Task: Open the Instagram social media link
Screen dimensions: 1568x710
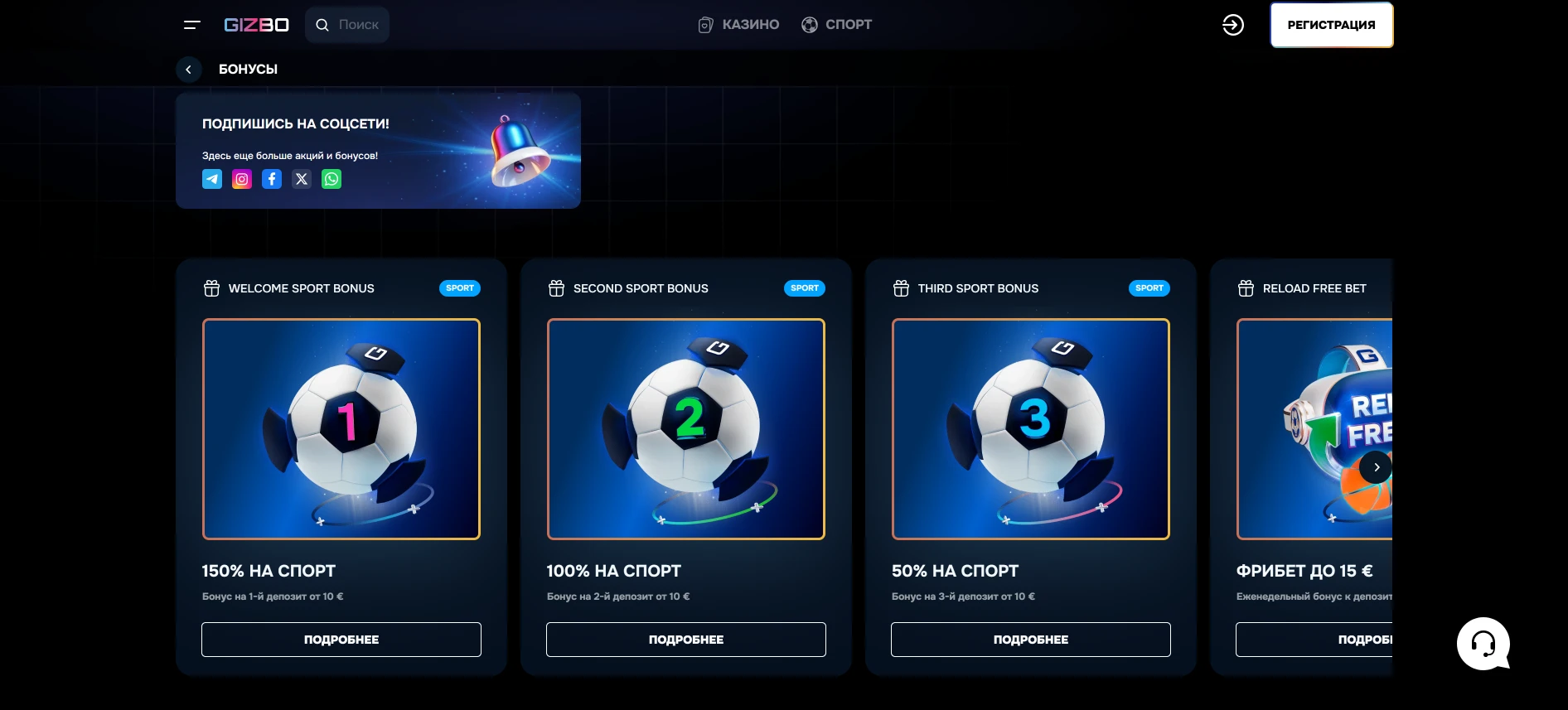Action: coord(242,179)
